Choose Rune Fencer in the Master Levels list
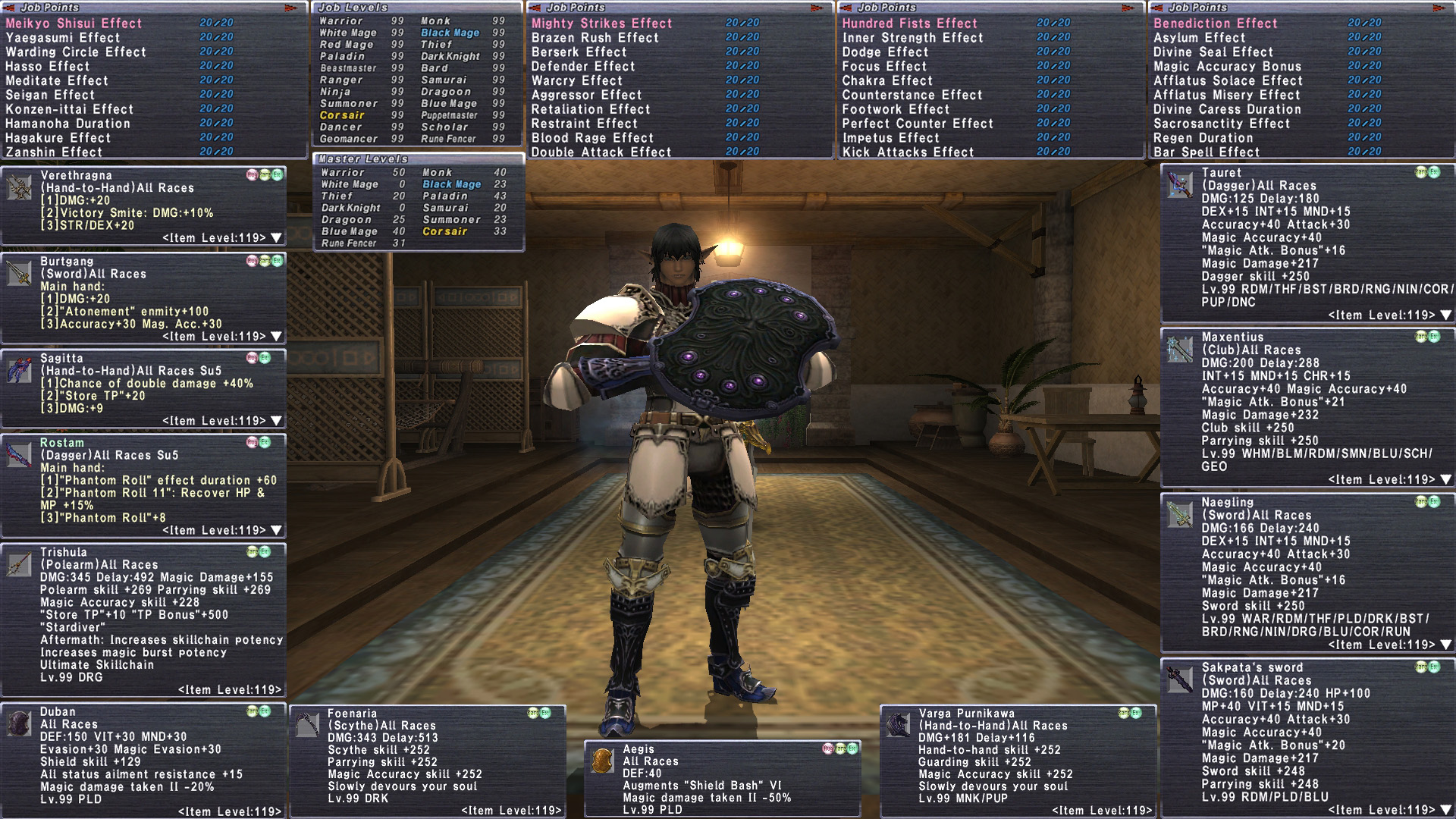Screen dimensions: 1456x819 [x=348, y=243]
